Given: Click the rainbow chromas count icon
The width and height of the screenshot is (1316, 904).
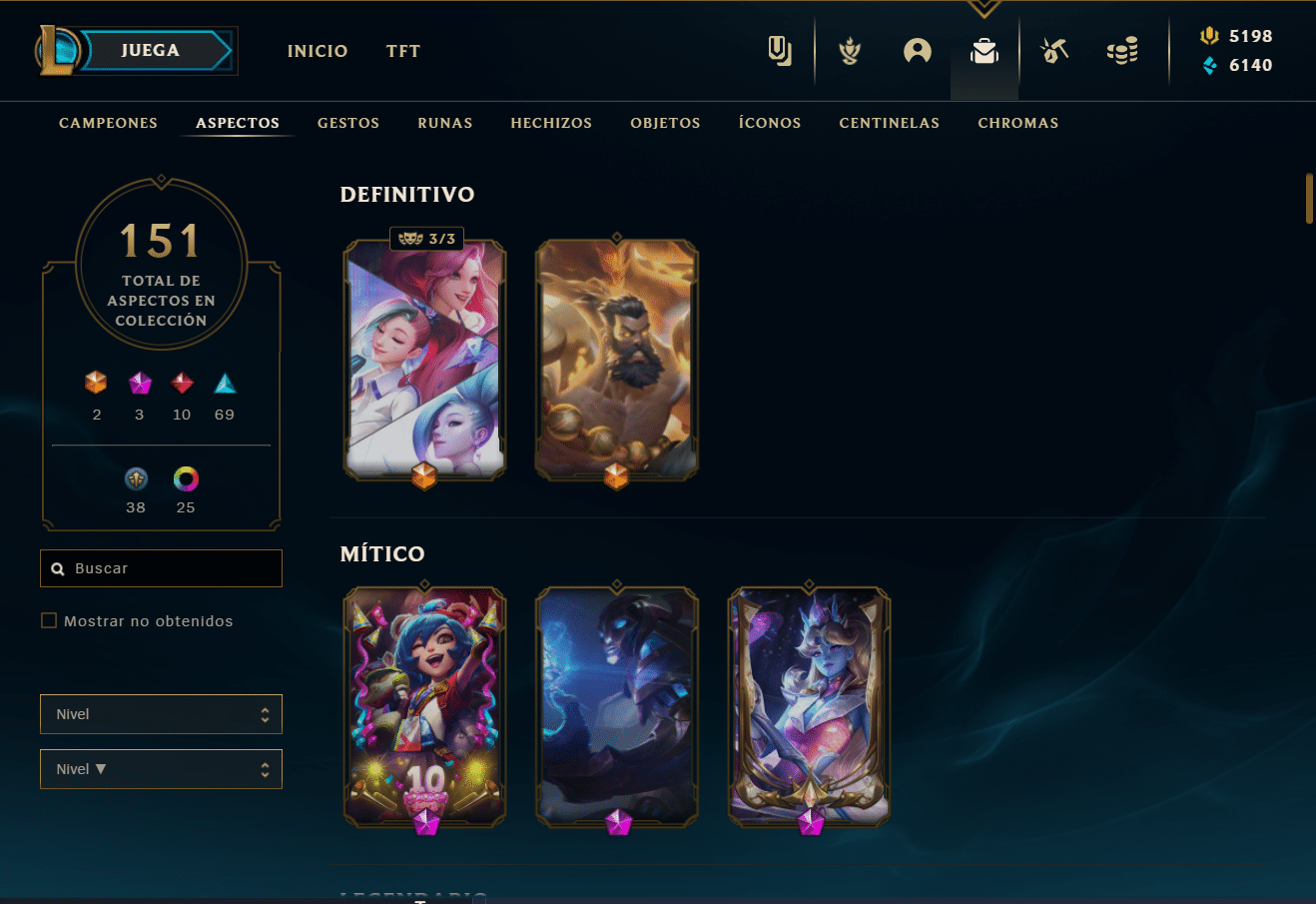Looking at the screenshot, I should (185, 479).
